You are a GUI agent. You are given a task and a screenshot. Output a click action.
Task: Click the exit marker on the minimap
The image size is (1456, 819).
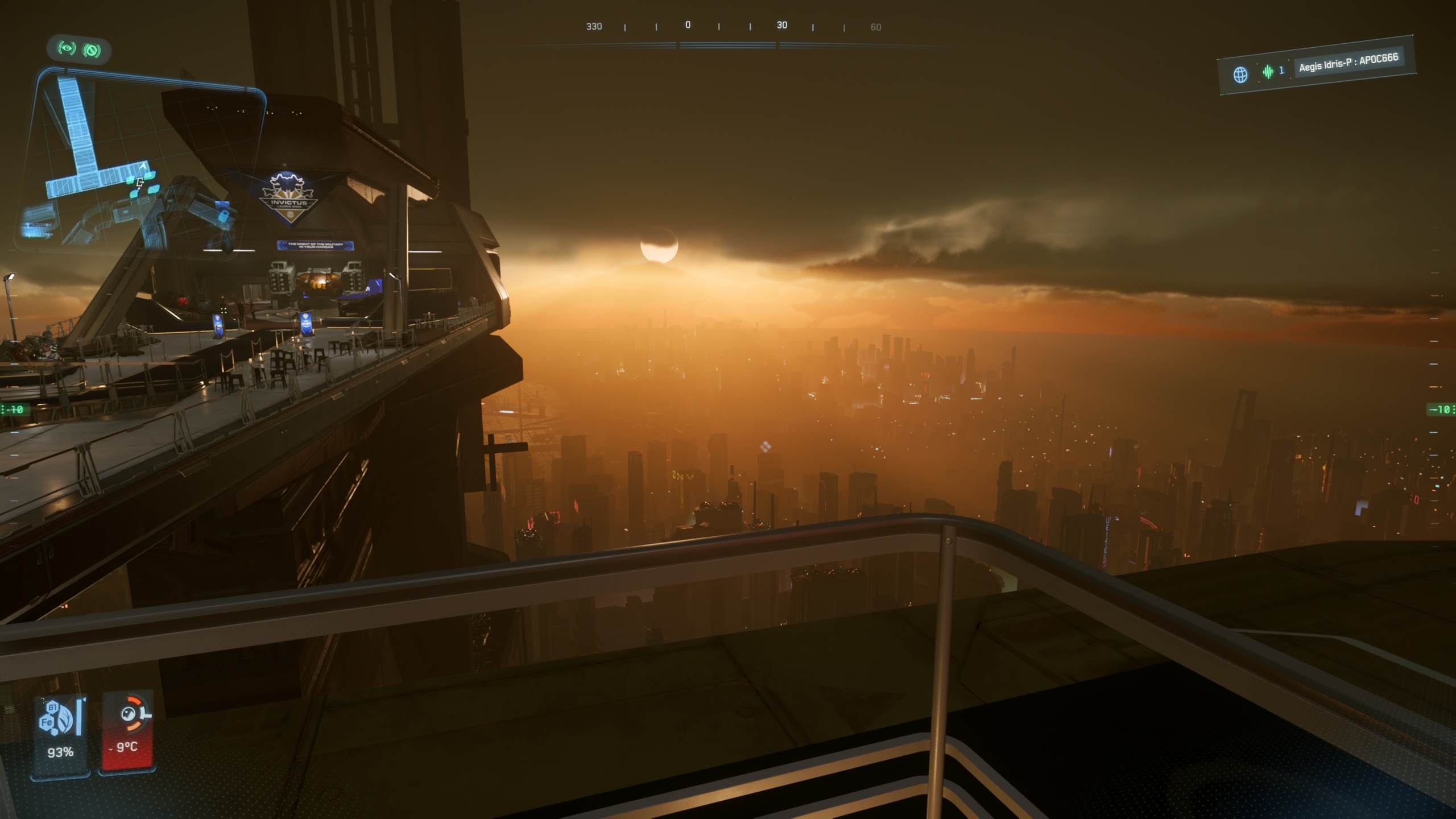[139, 183]
